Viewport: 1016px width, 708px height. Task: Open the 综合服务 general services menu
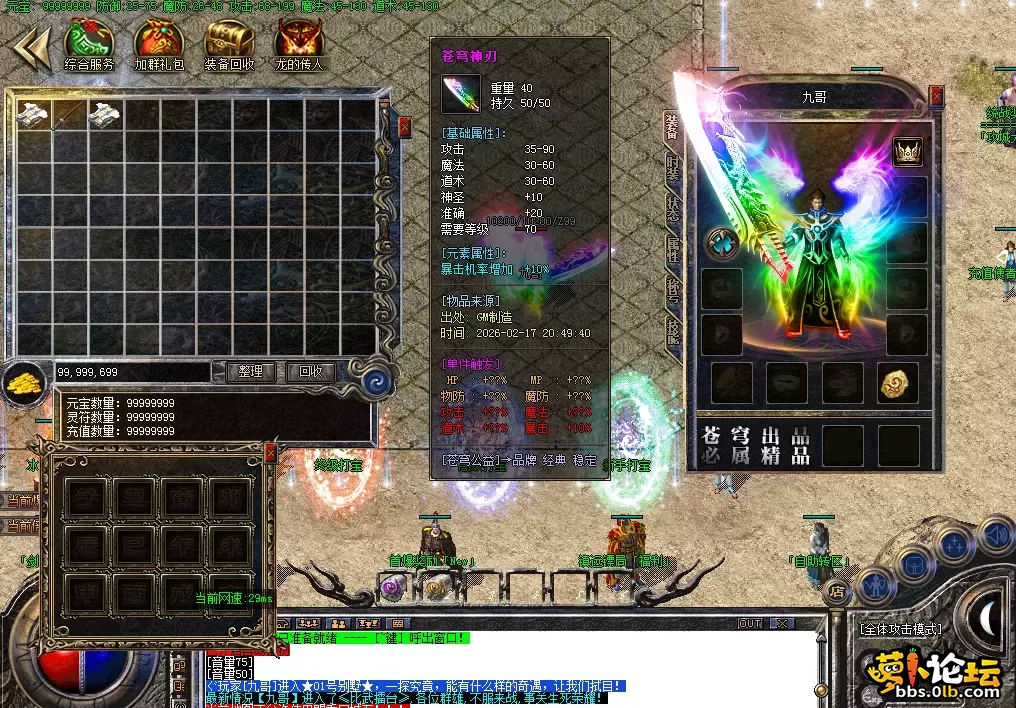coord(88,41)
